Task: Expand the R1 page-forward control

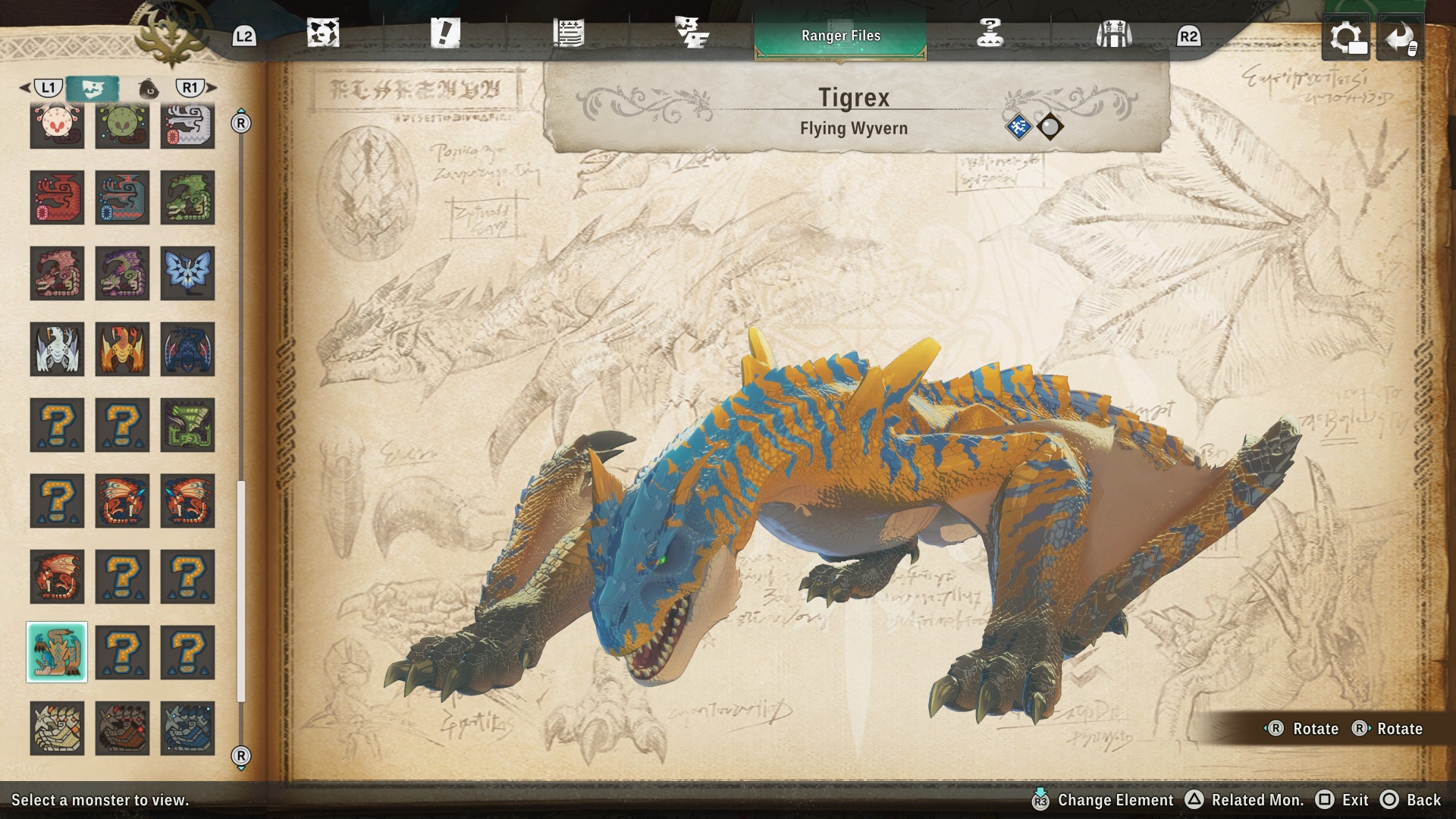Action: 192,87
